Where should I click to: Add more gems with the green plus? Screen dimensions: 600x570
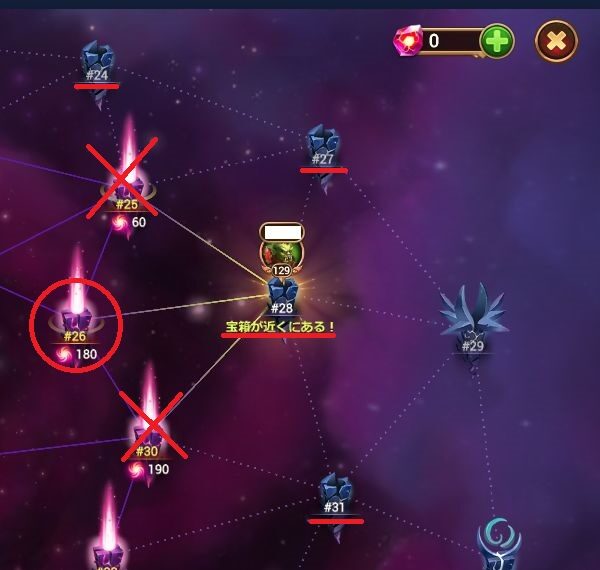[x=497, y=41]
